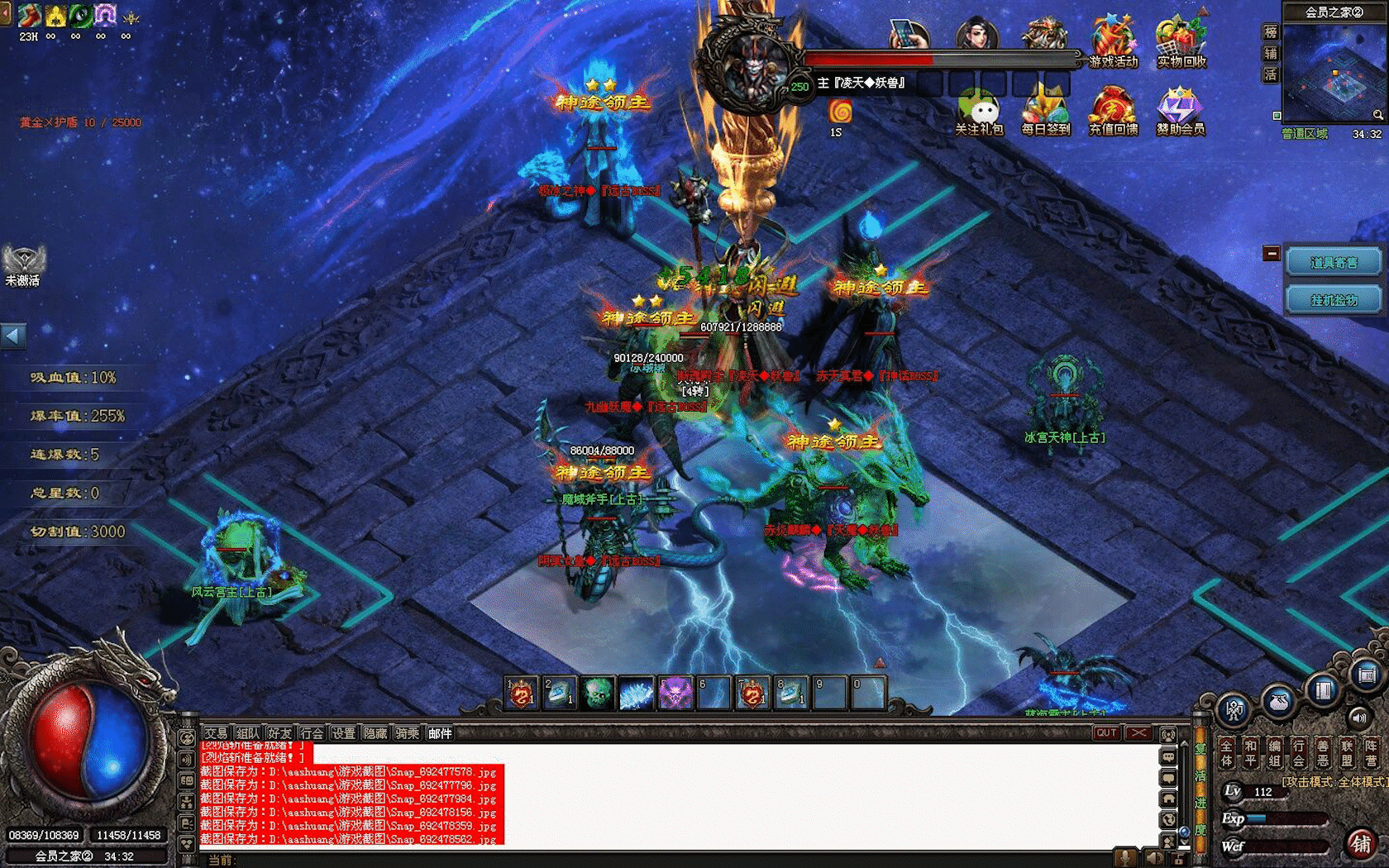Screen dimensions: 1389x868
Task: Open the bag inventory round button
Action: tap(1279, 701)
